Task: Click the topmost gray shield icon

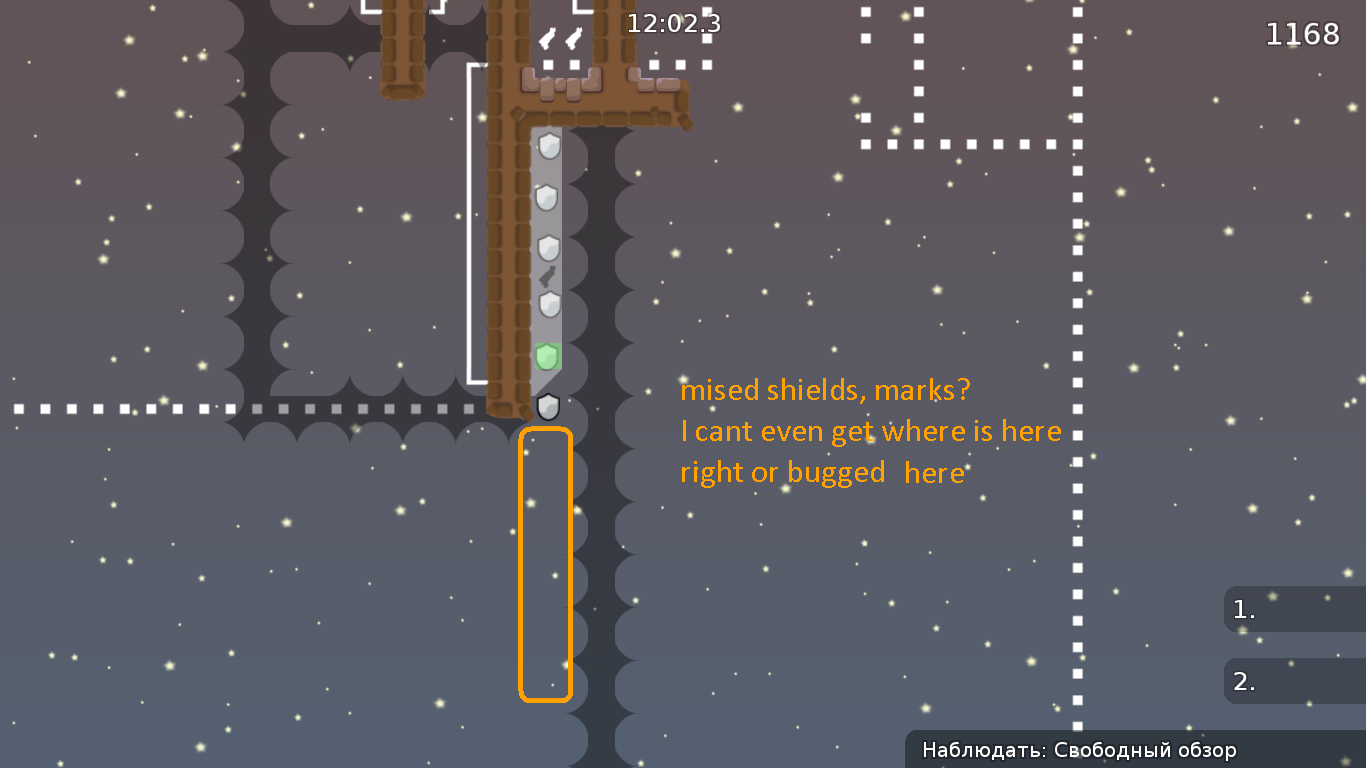Action: click(x=547, y=148)
